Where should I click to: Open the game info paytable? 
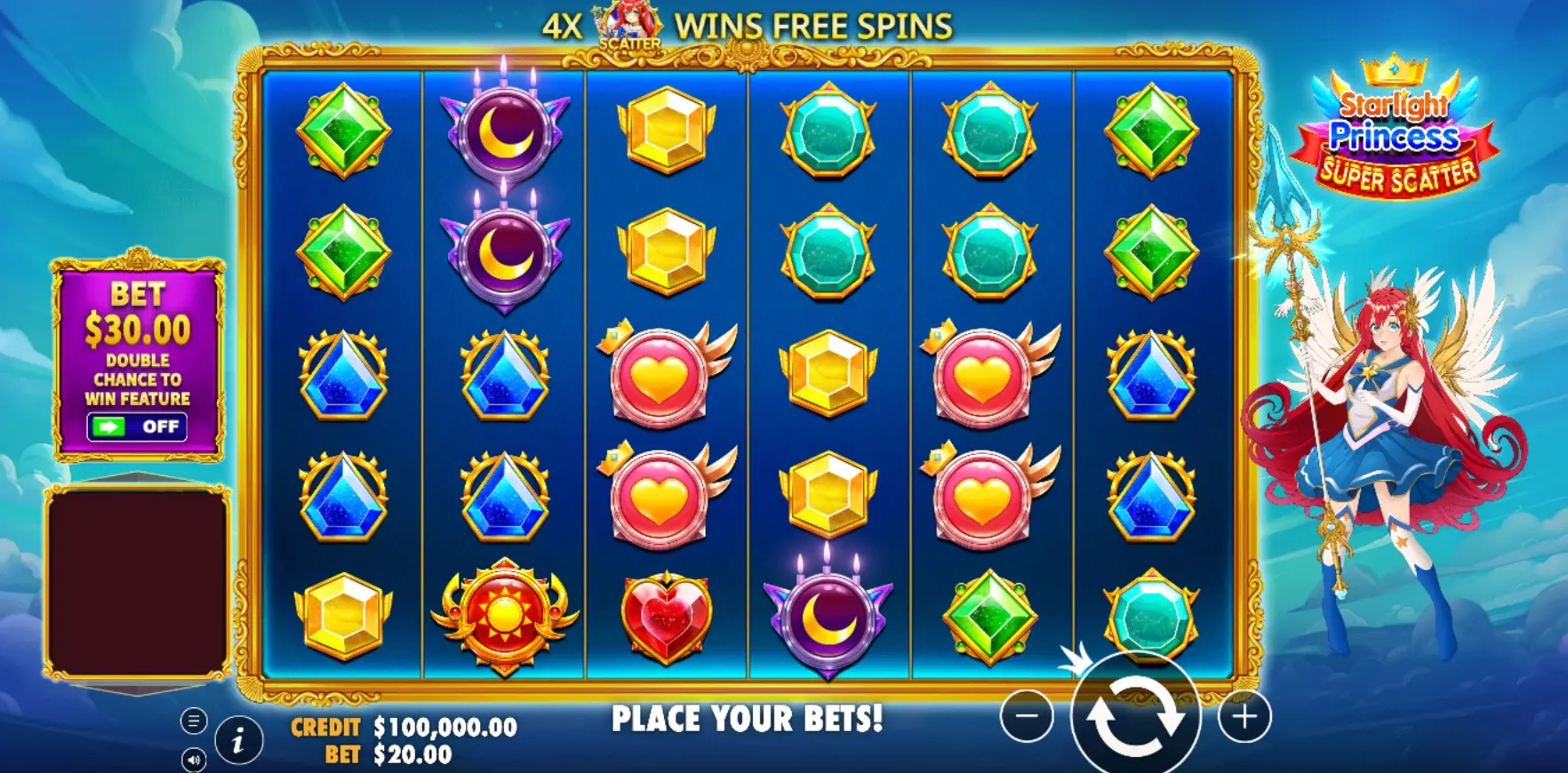[x=237, y=740]
